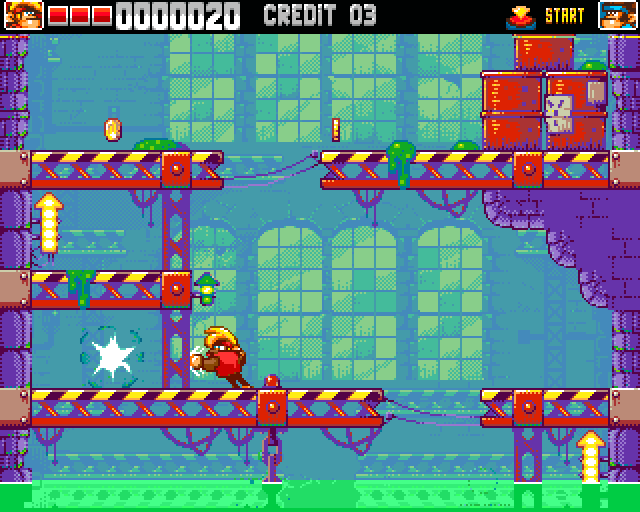Select the player two character portrait
640x512 pixels.
pos(617,15)
